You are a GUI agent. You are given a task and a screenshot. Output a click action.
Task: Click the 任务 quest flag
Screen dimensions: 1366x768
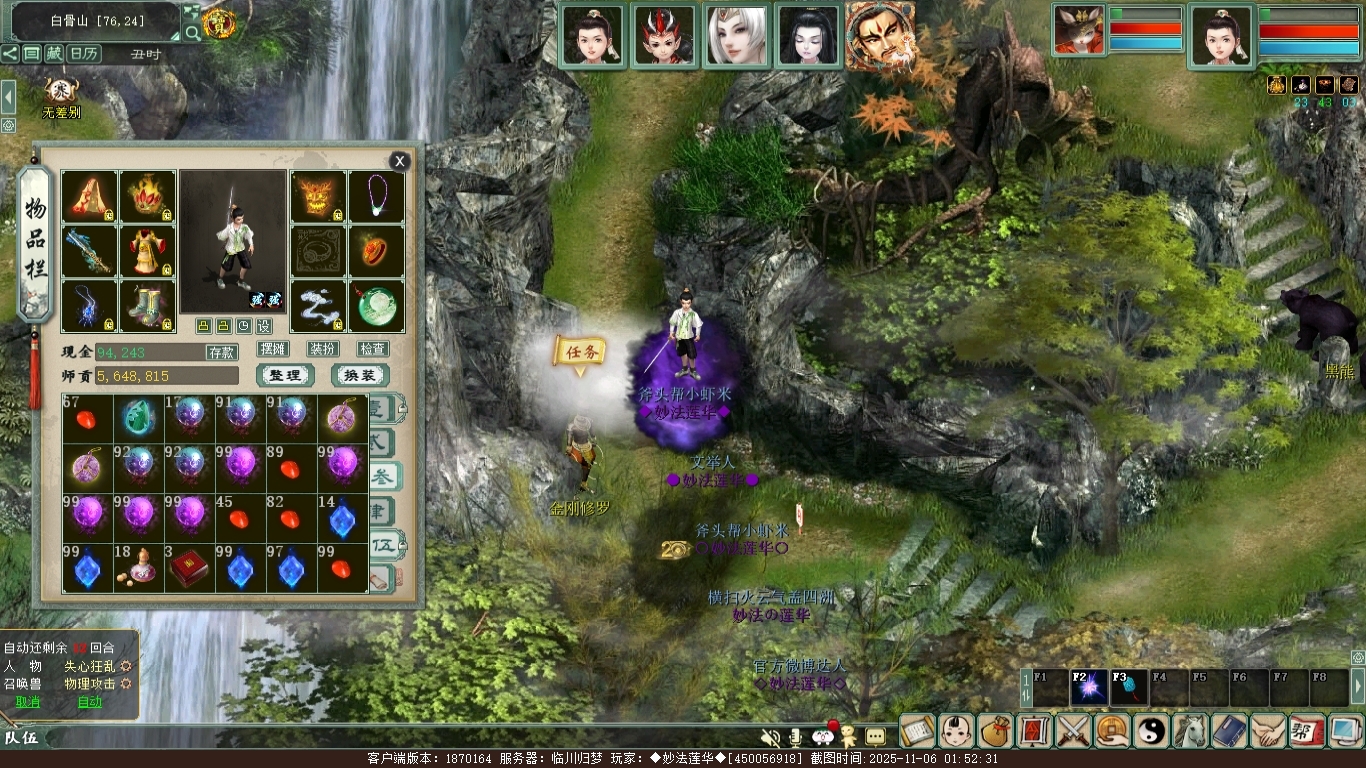coord(580,352)
